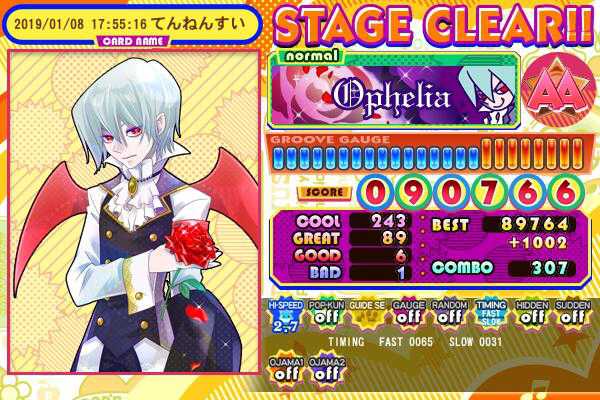The image size is (600, 400).
Task: Toggle the POP-KUN option
Action: (323, 317)
